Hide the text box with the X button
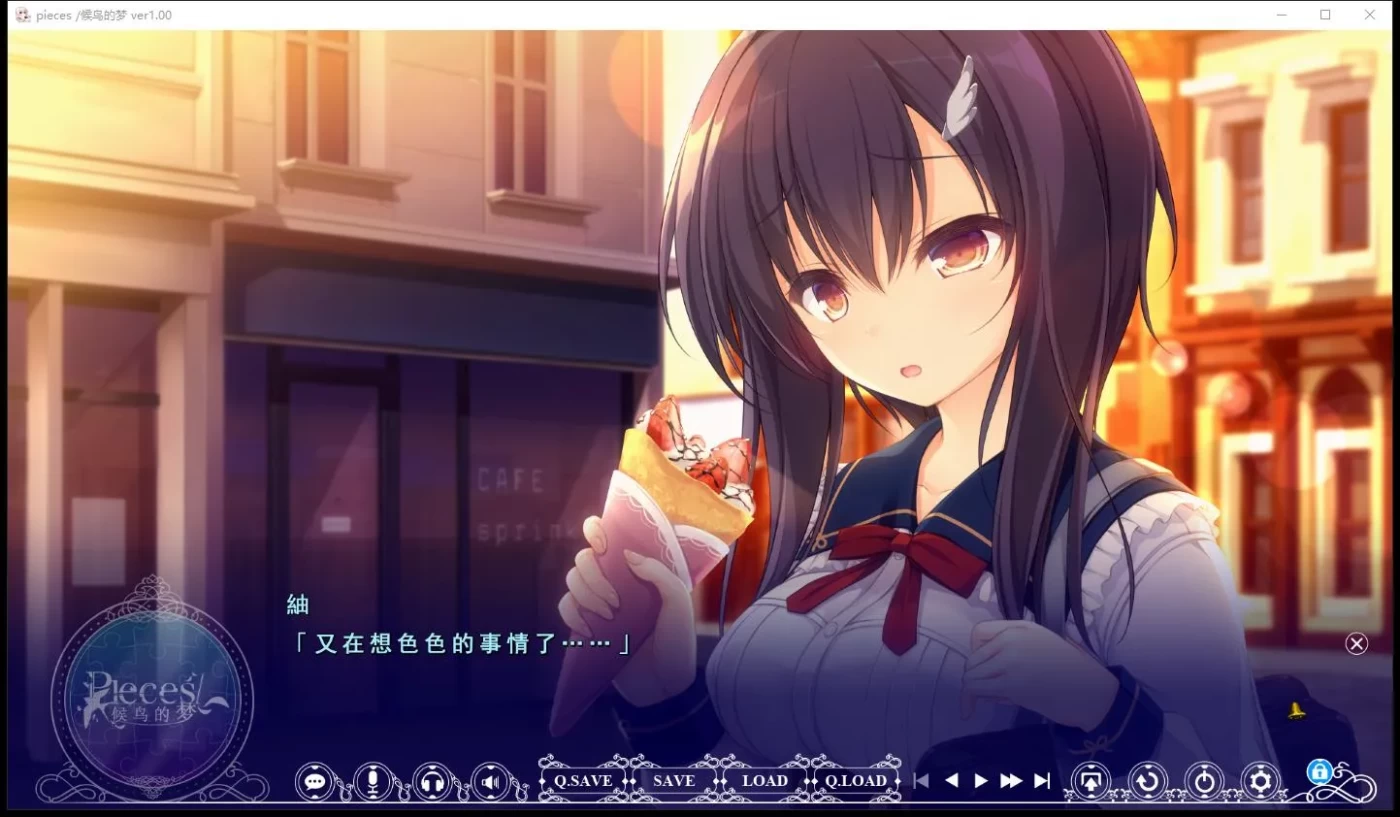The image size is (1400, 817). tap(1356, 644)
